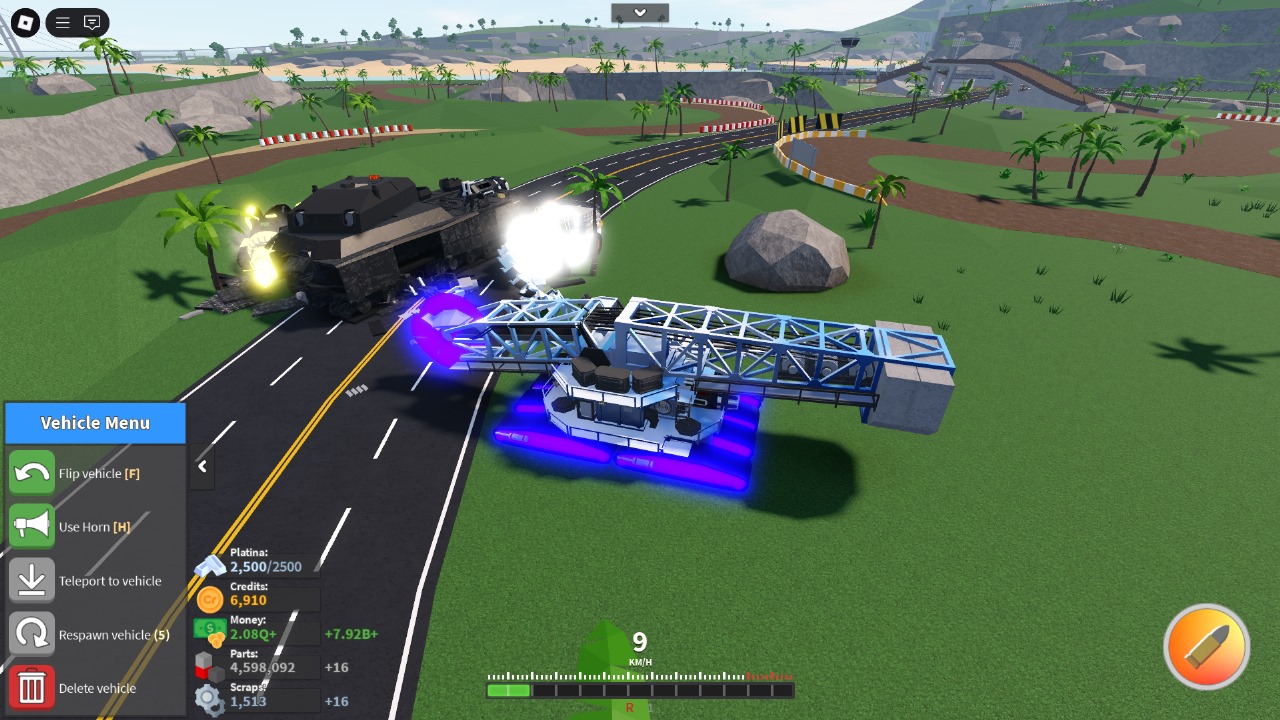The width and height of the screenshot is (1280, 720).
Task: Open the hamburger menu next to chat
Action: click(61, 22)
